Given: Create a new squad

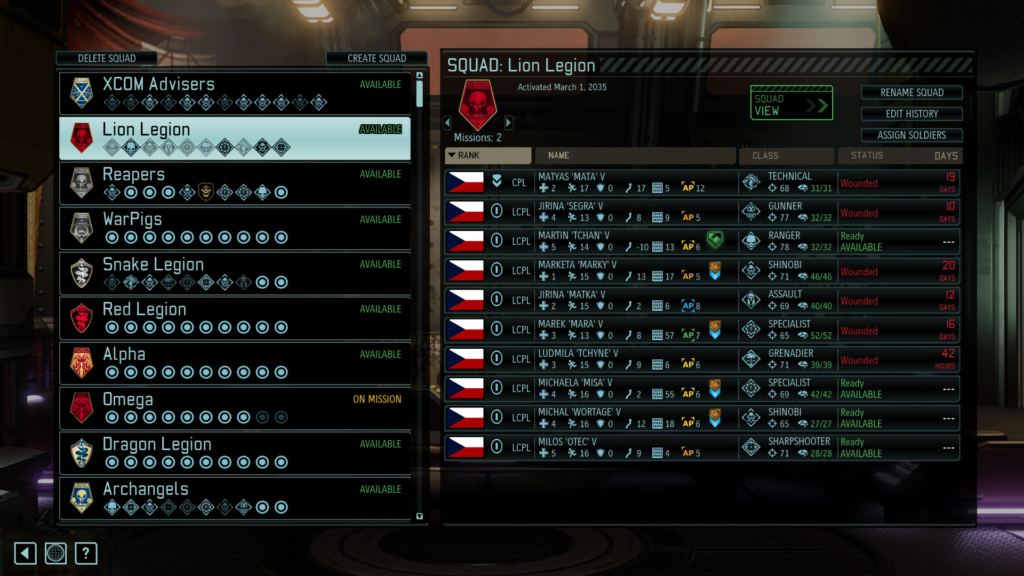Looking at the screenshot, I should click(376, 58).
